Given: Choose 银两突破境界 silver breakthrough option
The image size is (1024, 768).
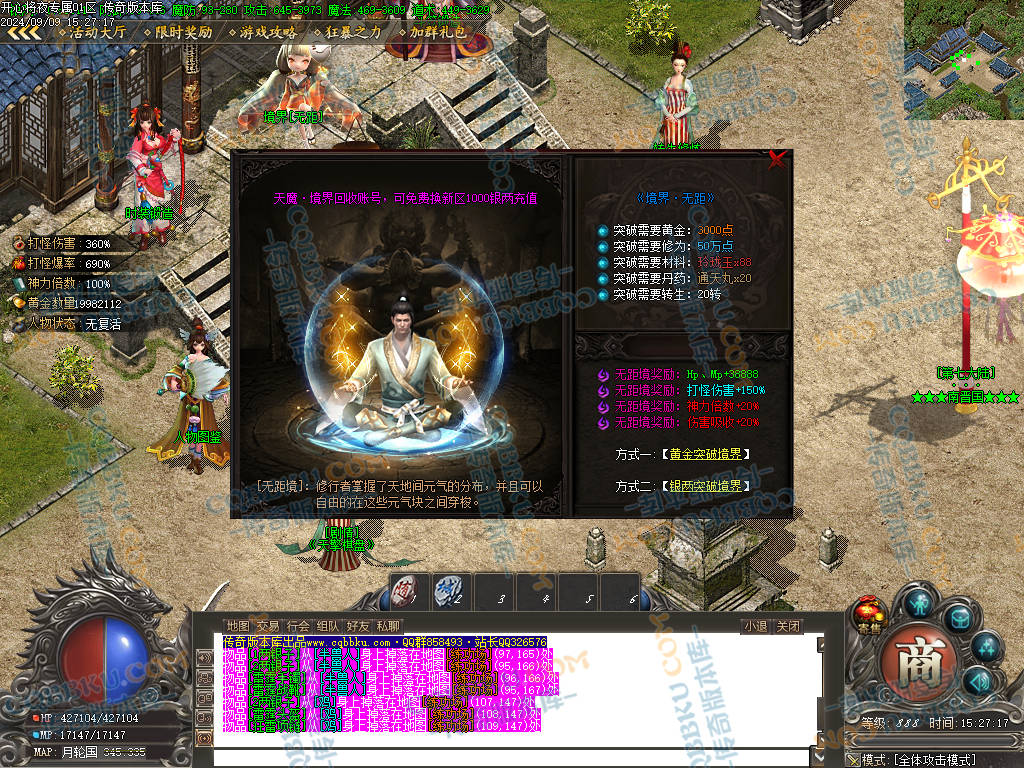Looking at the screenshot, I should (x=704, y=485).
